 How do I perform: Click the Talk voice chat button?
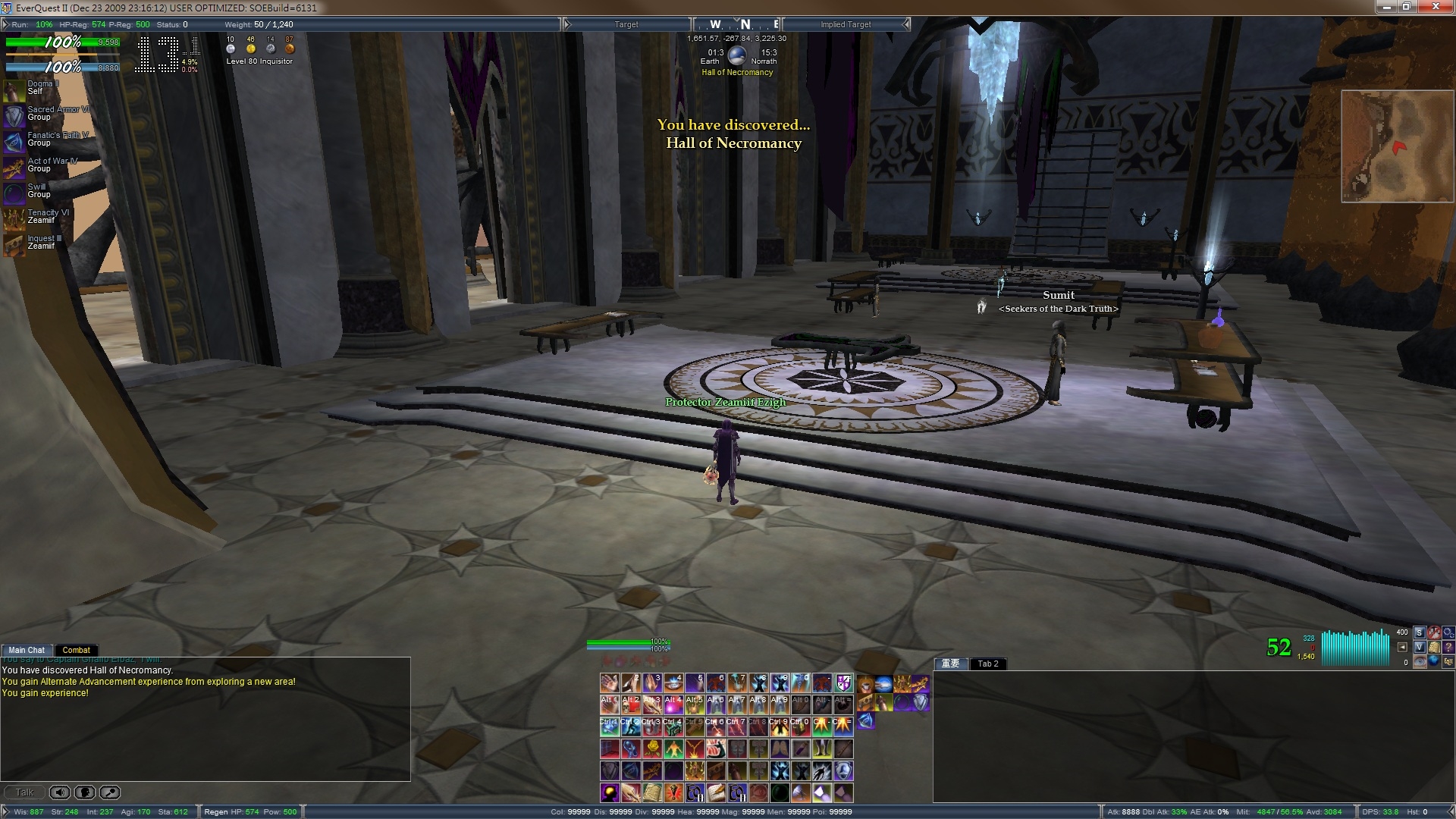coord(24,792)
